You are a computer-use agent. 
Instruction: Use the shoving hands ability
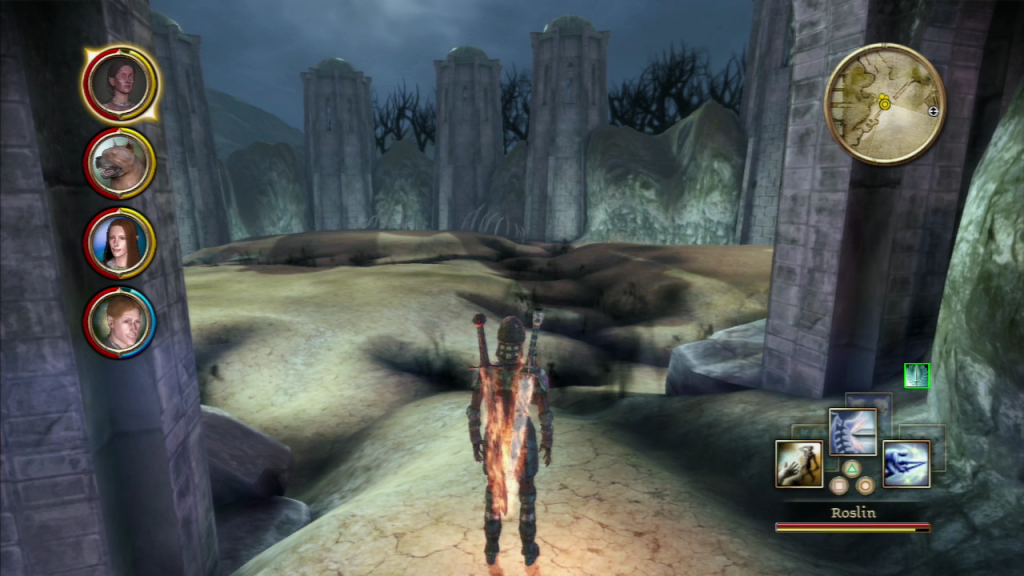point(799,463)
